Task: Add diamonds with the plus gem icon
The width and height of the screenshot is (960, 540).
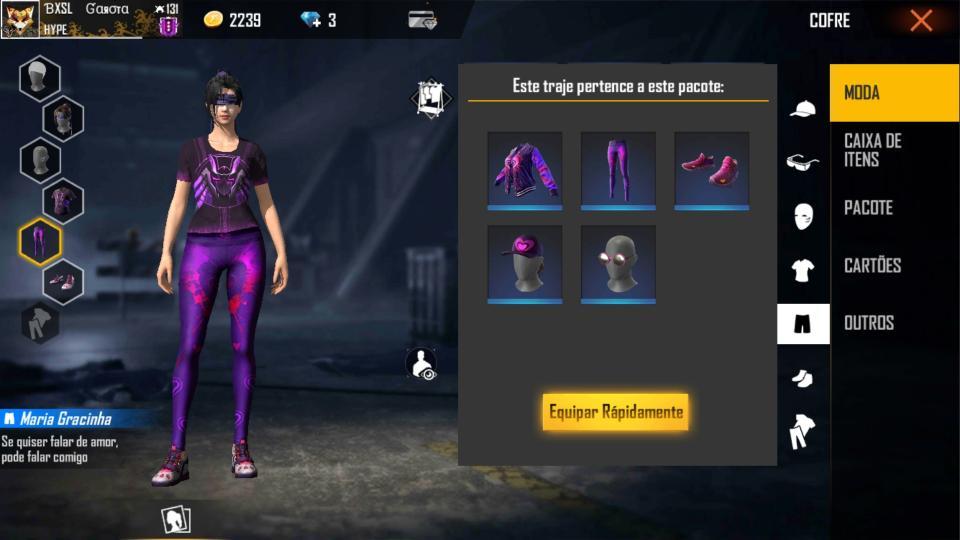Action: click(312, 20)
